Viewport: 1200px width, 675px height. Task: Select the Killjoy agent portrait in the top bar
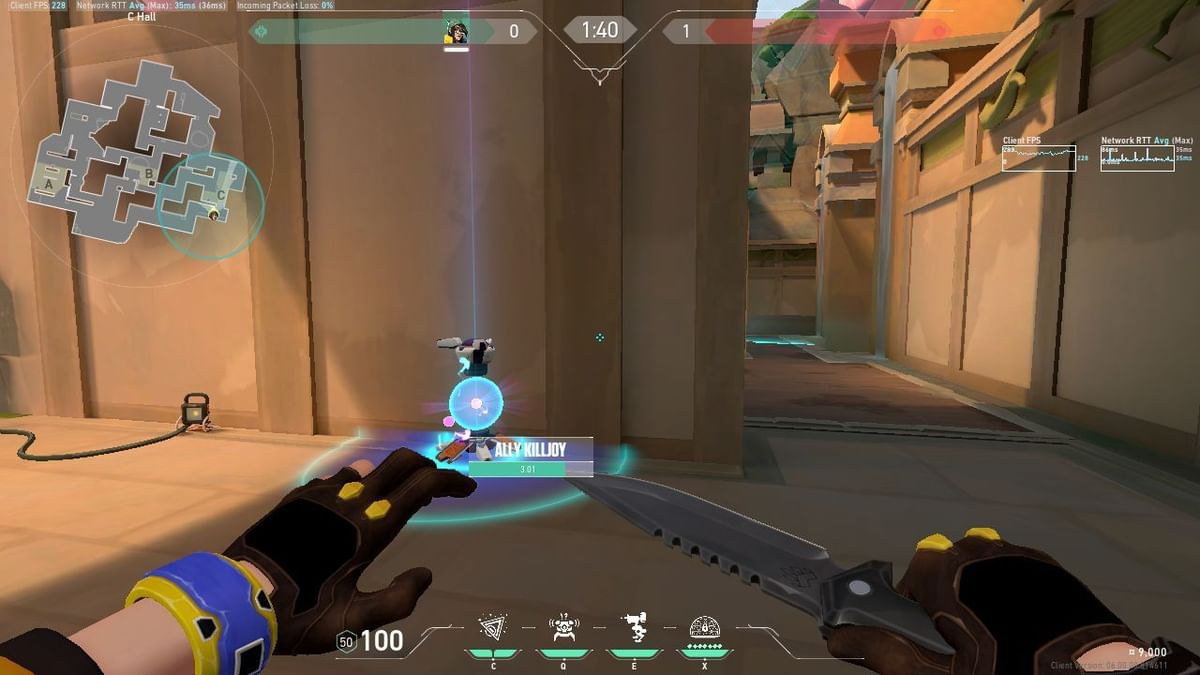tap(456, 31)
